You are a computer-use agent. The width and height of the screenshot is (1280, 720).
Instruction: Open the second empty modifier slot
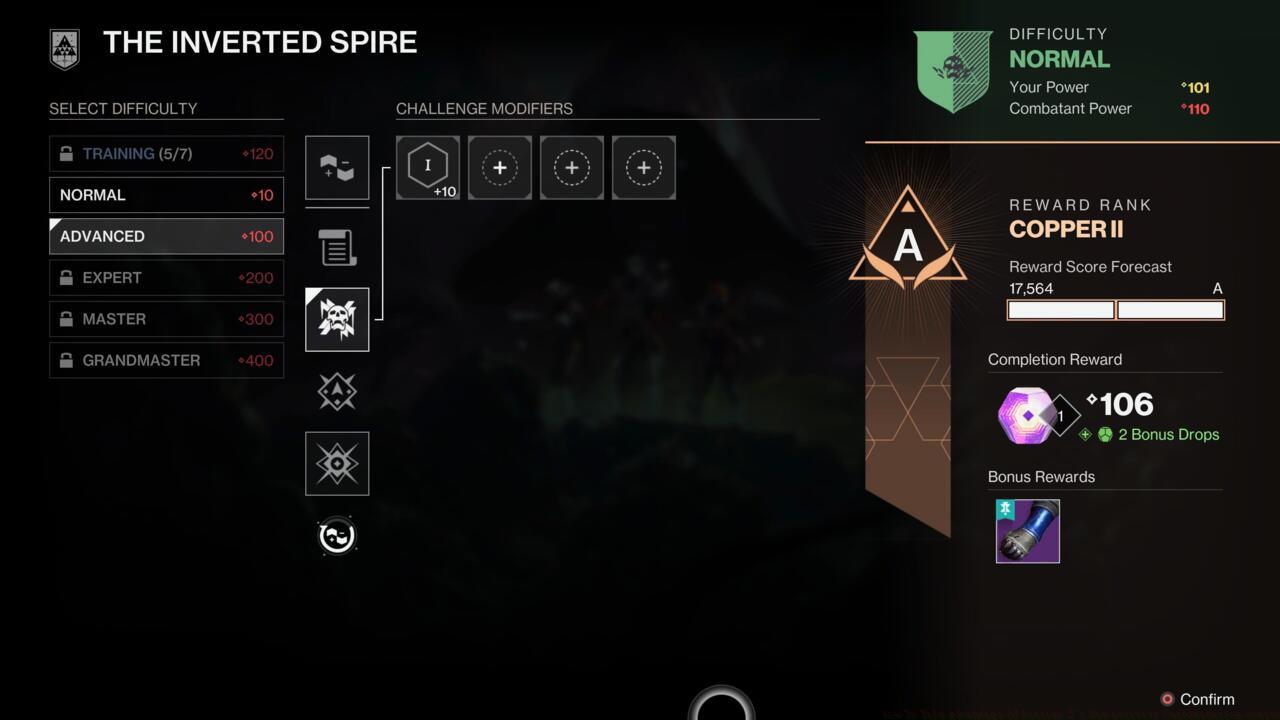571,167
